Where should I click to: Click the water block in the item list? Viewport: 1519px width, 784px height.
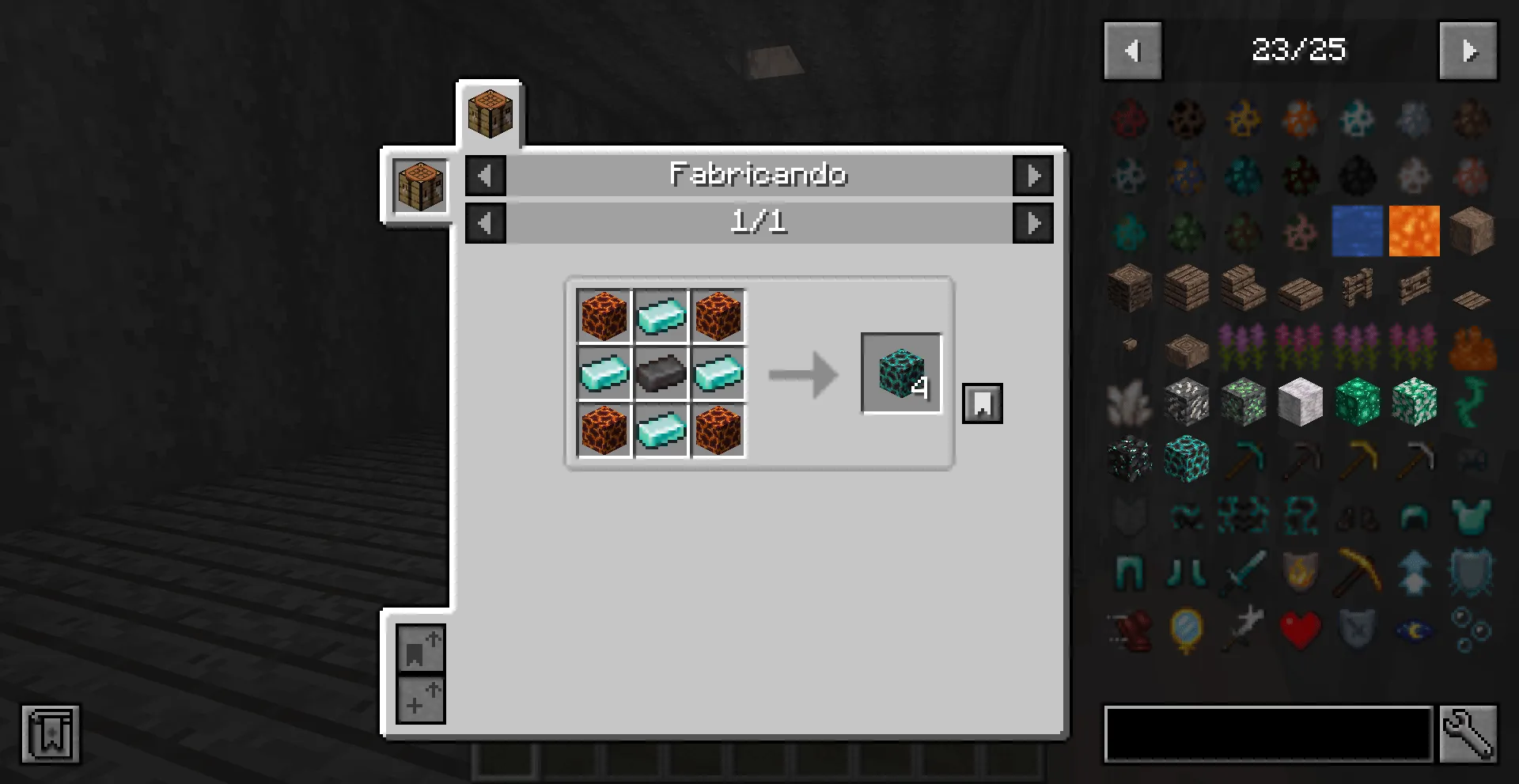pos(1358,230)
